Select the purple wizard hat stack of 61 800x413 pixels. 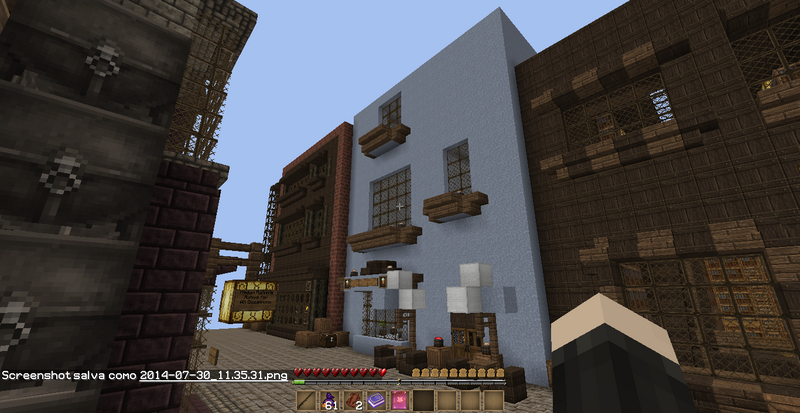328,401
